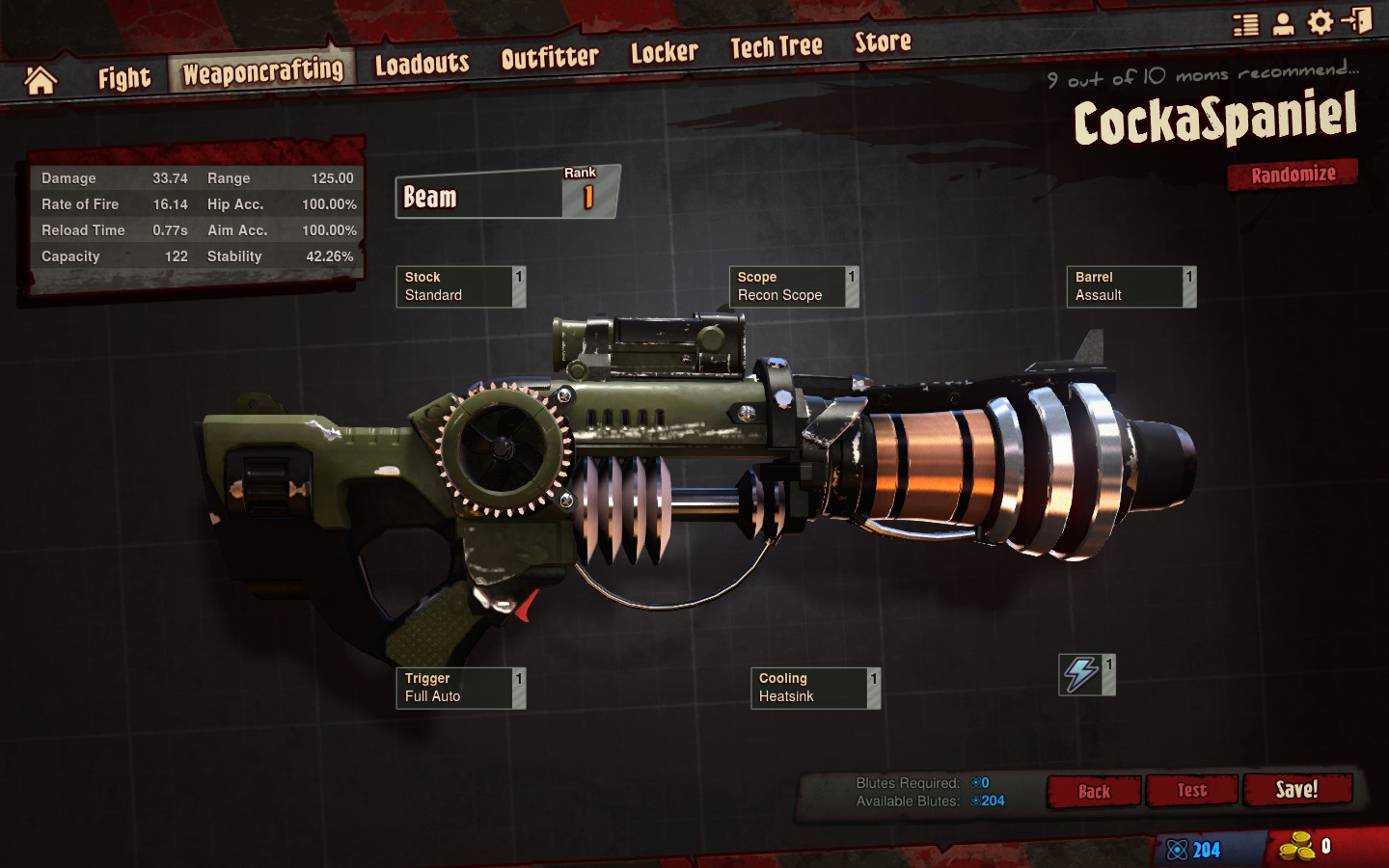Select the Weaponcrafting tab
Image resolution: width=1389 pixels, height=868 pixels.
pos(262,71)
